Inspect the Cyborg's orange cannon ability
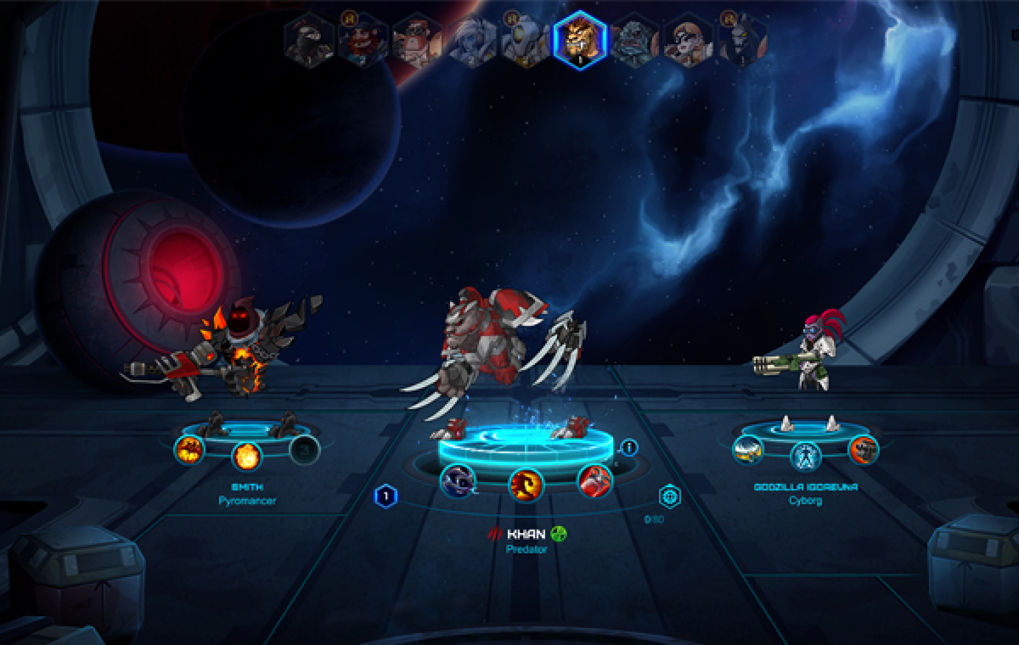 click(x=862, y=450)
